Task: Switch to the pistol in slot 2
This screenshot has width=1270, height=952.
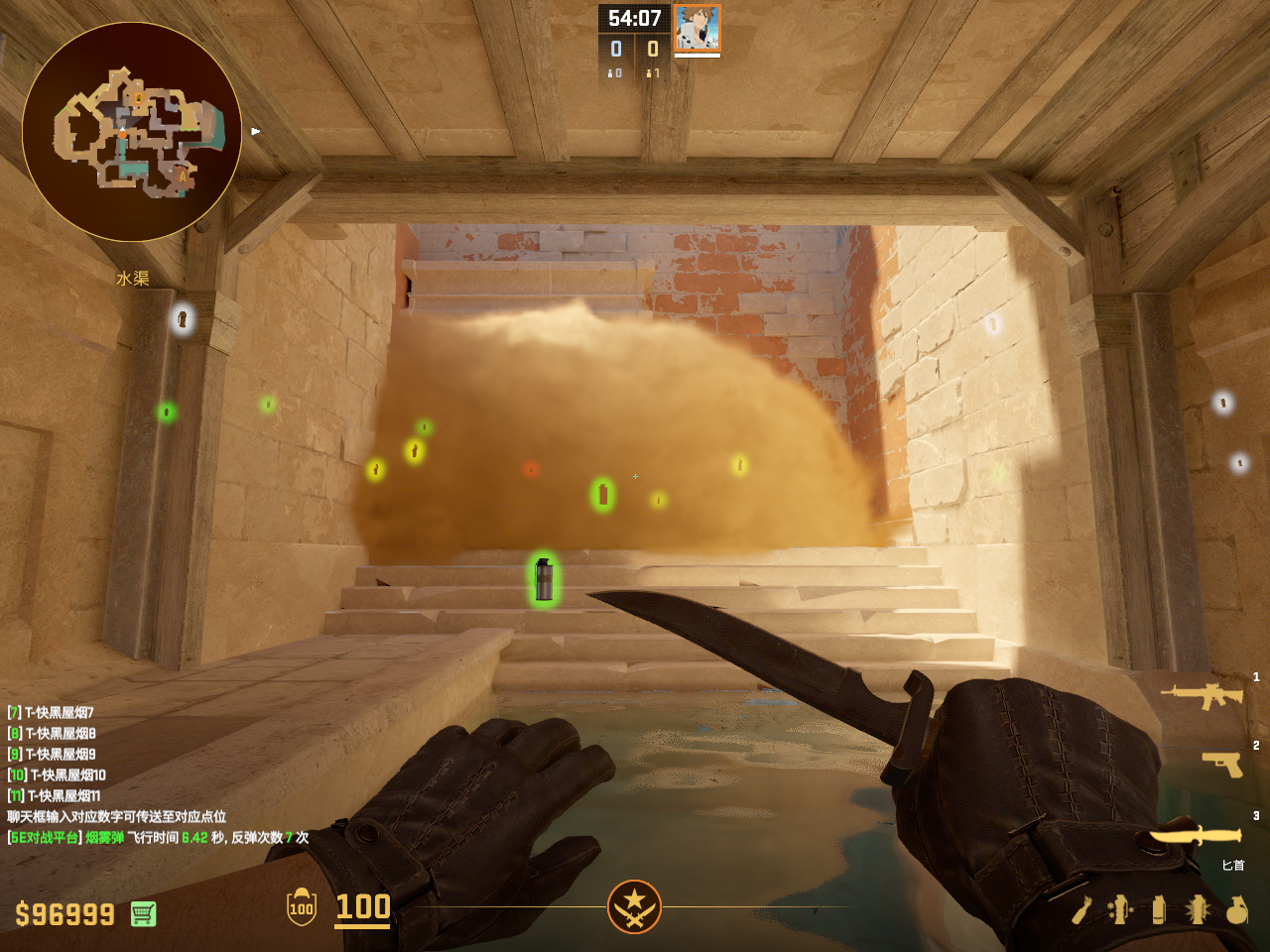Action: pos(1222,764)
